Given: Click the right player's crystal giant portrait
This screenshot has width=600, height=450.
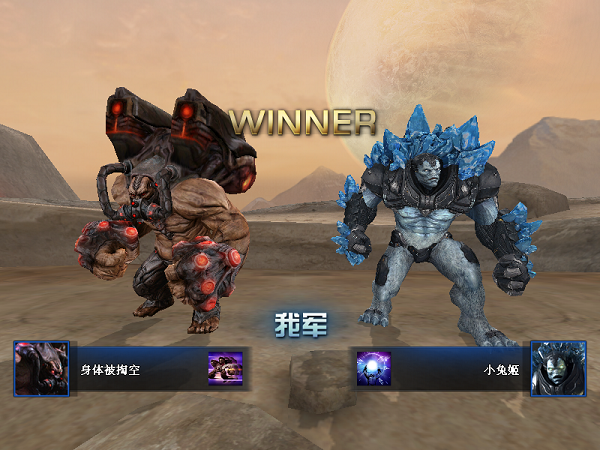Looking at the screenshot, I should click(558, 369).
